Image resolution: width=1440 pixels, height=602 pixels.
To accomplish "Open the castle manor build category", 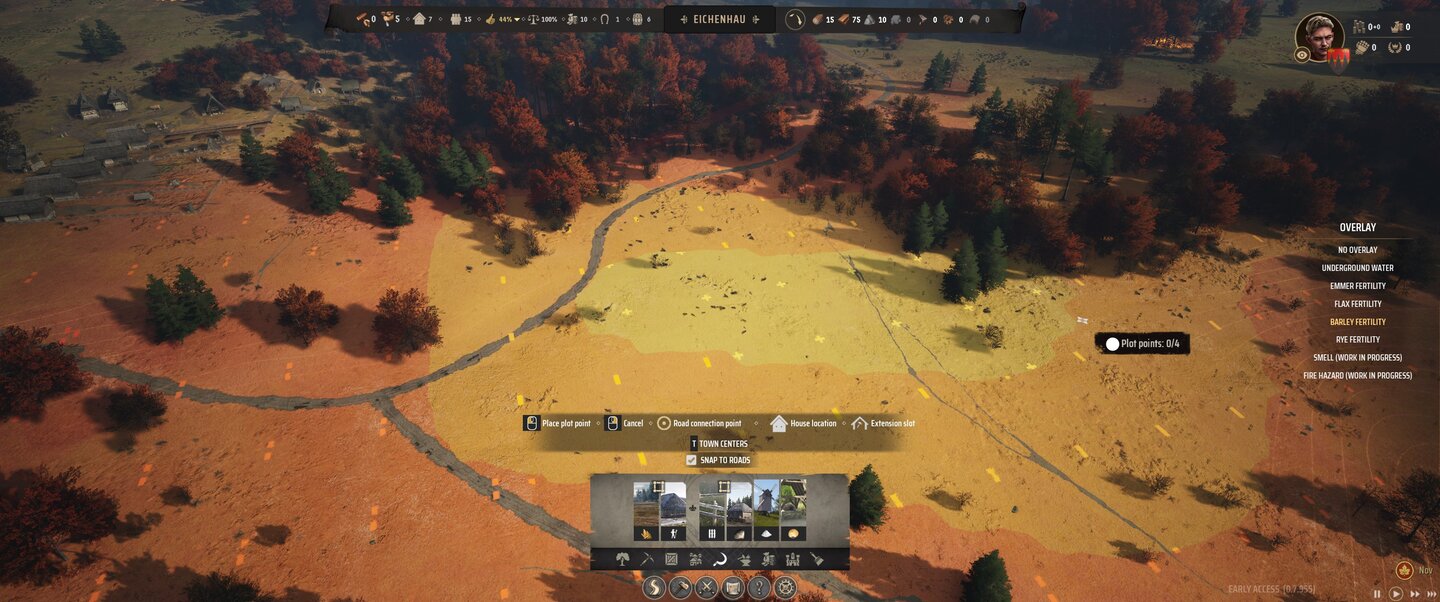I will pyautogui.click(x=792, y=559).
